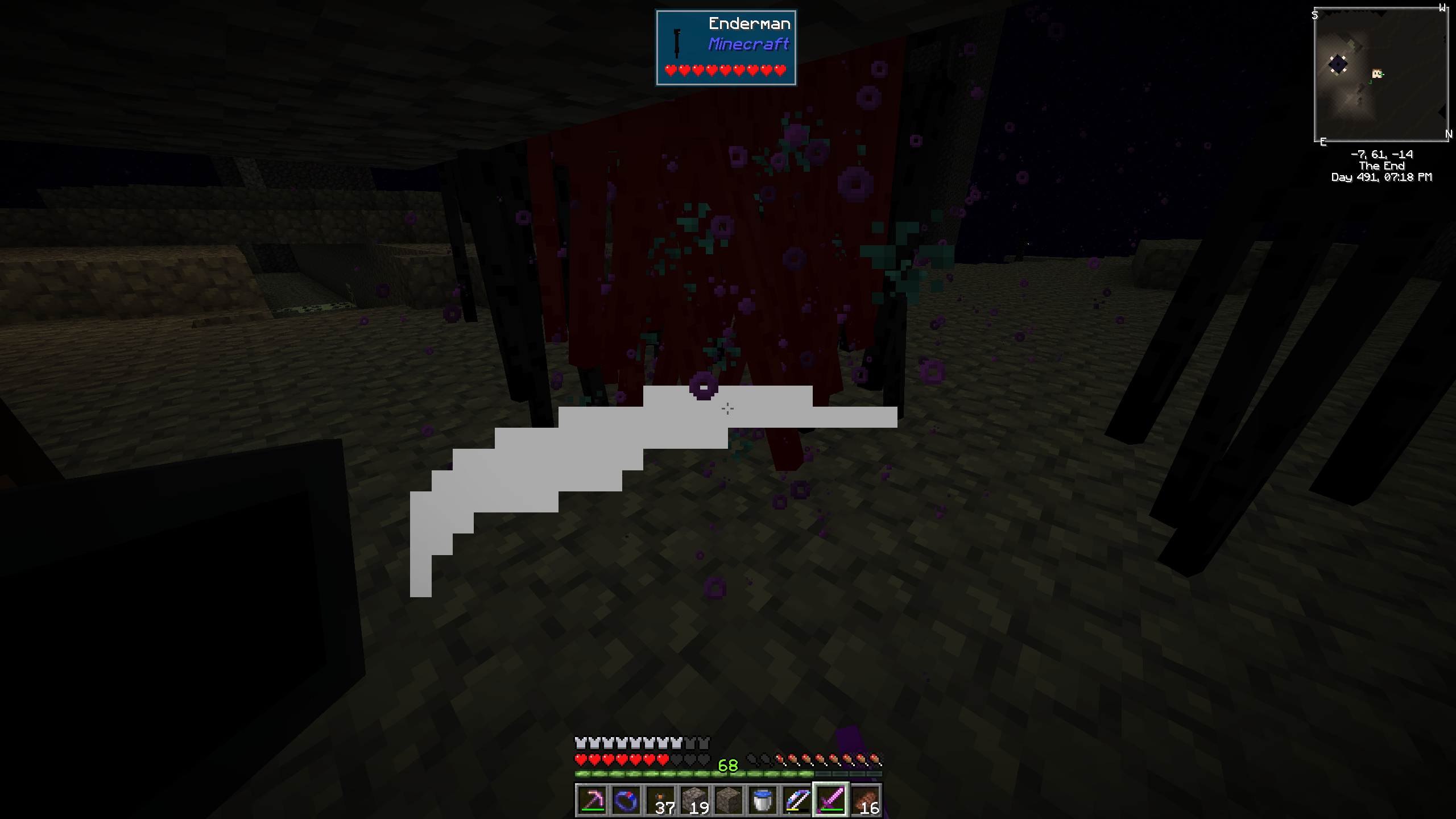Choose the stack of 16 cooked meat
This screenshot has width=1456, height=819.
point(865,800)
